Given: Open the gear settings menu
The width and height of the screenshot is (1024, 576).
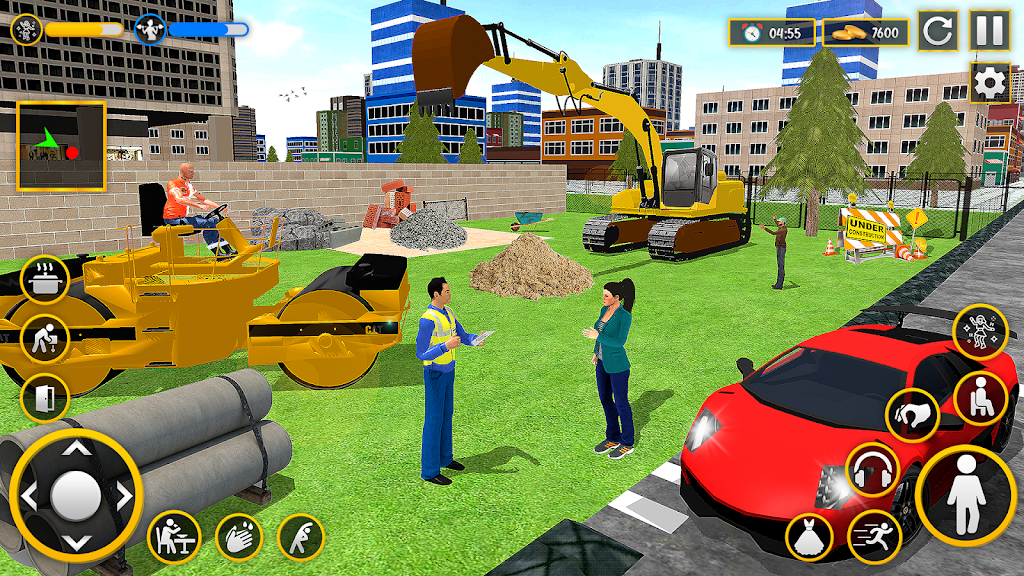Looking at the screenshot, I should tap(989, 83).
